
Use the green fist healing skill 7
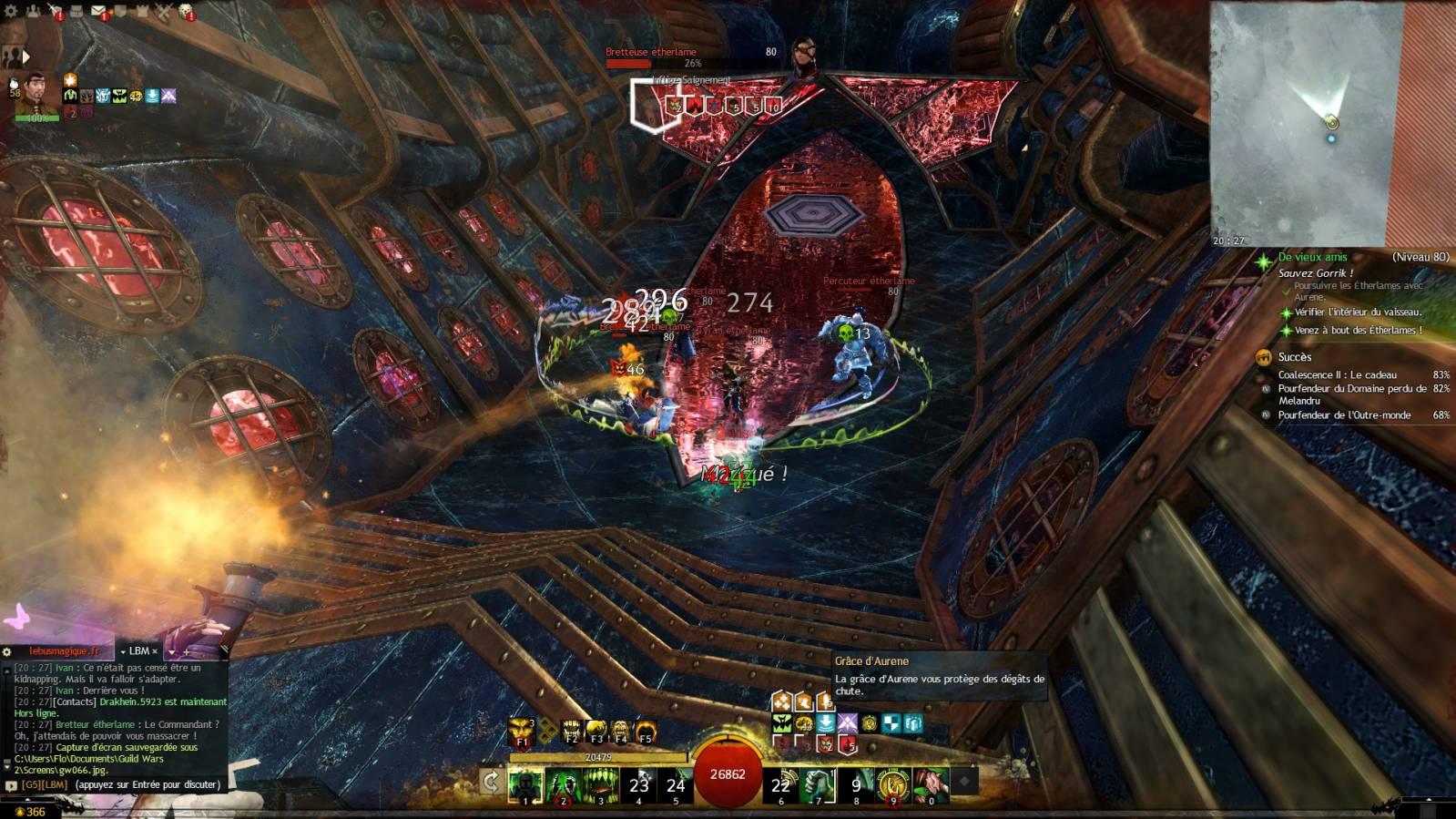(x=818, y=783)
